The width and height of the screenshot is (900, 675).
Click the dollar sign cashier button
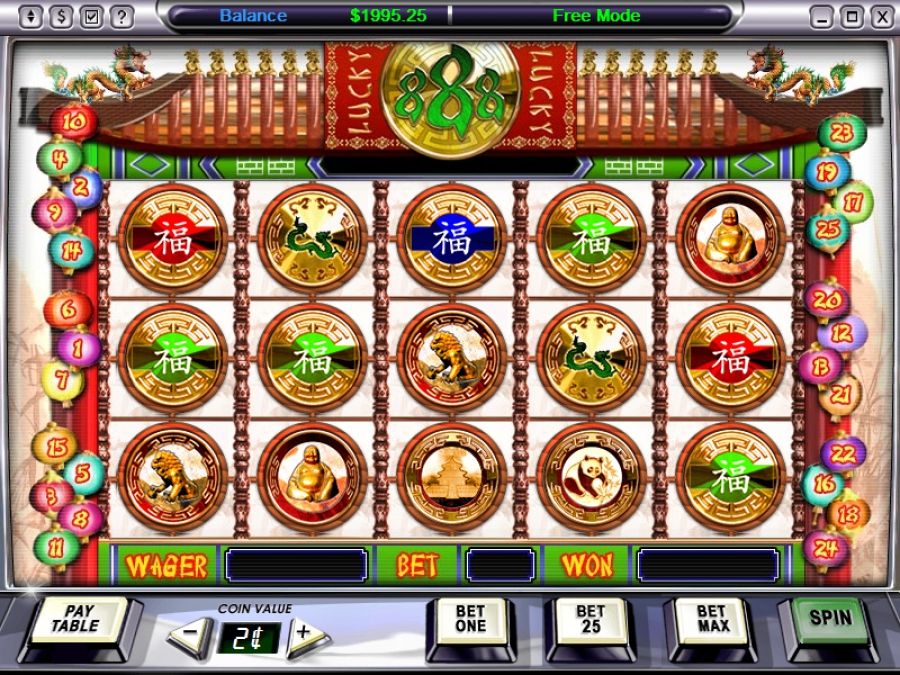[62, 17]
